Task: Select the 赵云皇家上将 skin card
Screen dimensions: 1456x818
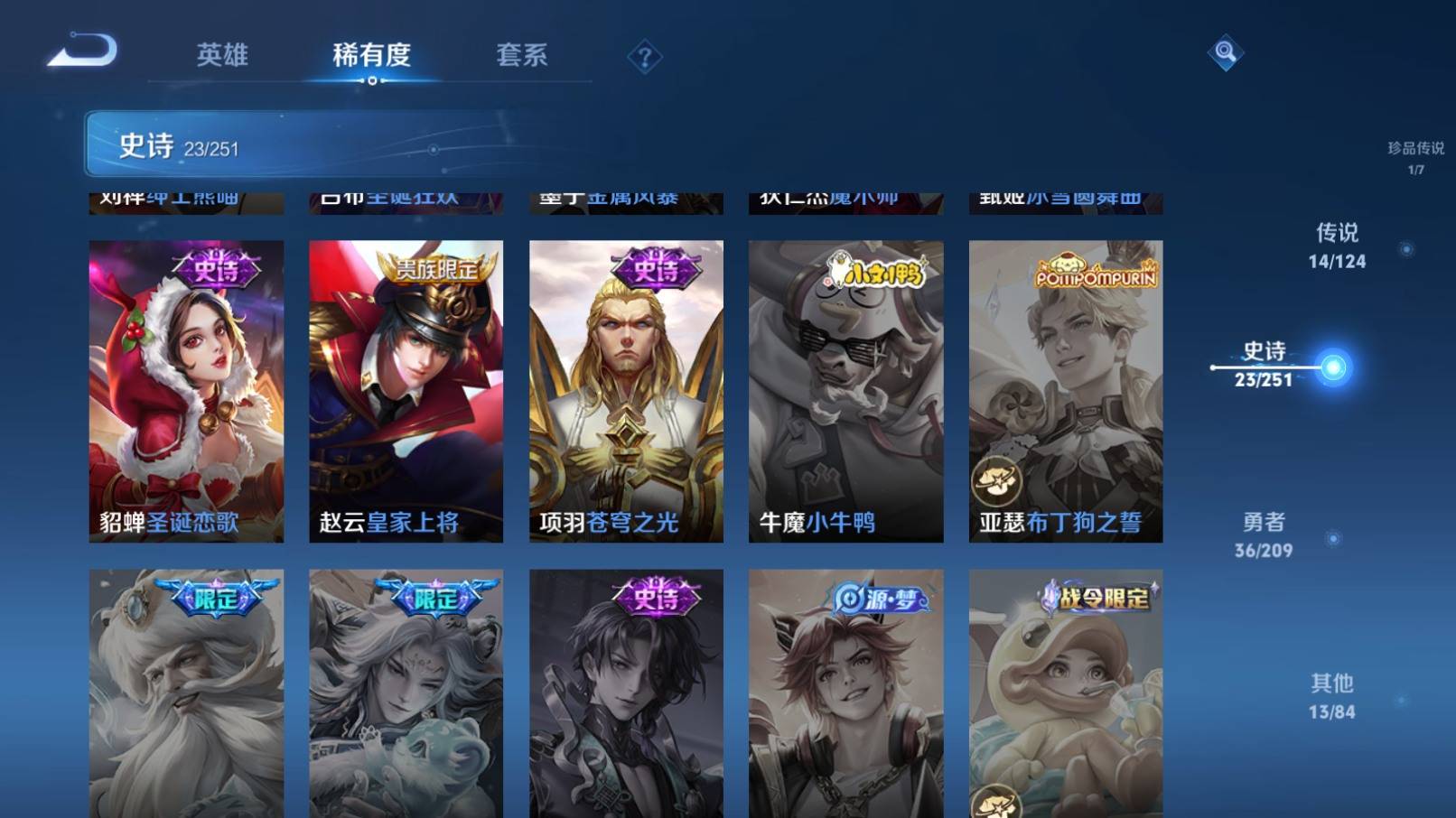Action: [x=405, y=388]
